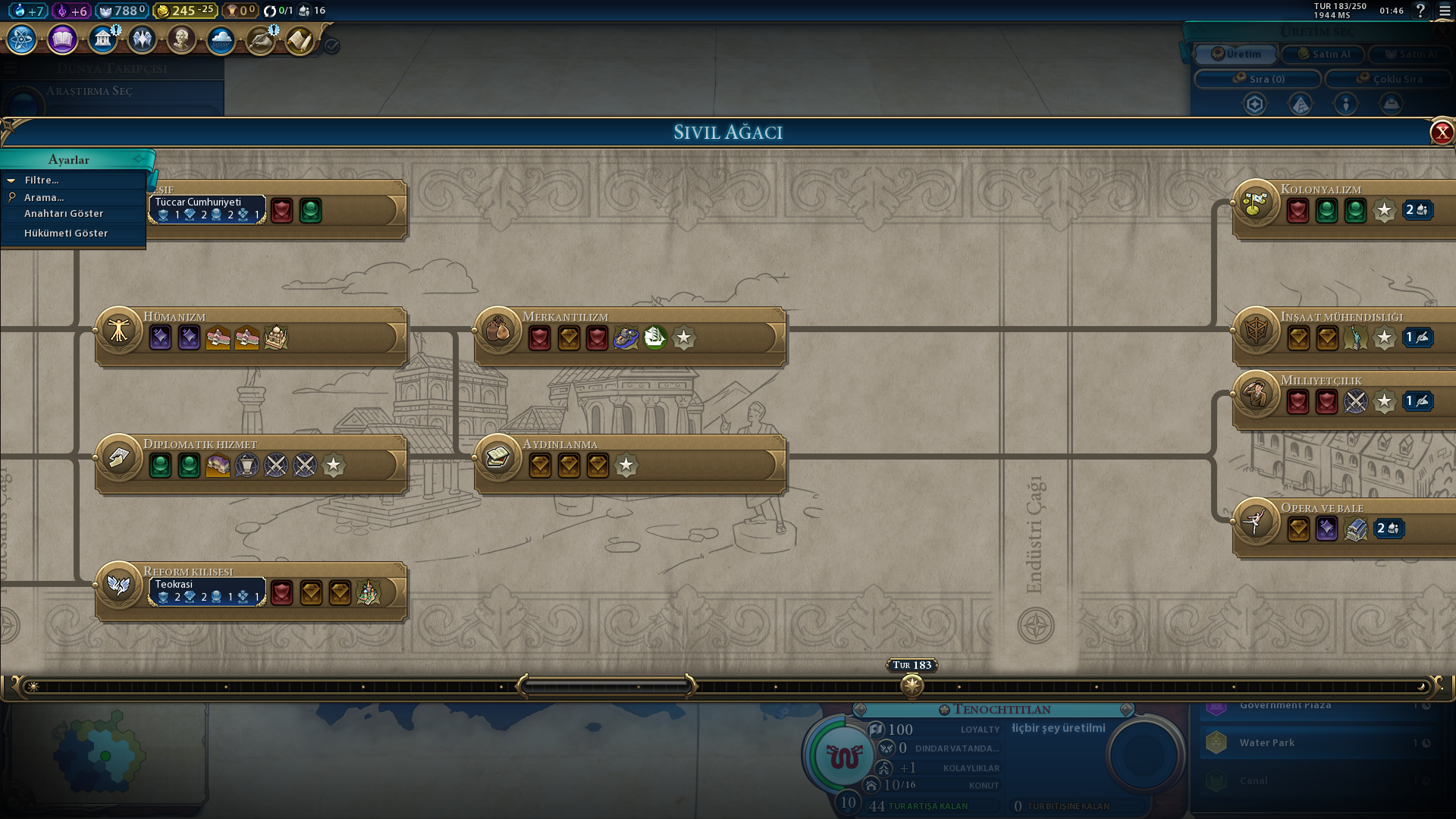Select the Hümanizm civic
1456x819 pixels.
(x=119, y=331)
